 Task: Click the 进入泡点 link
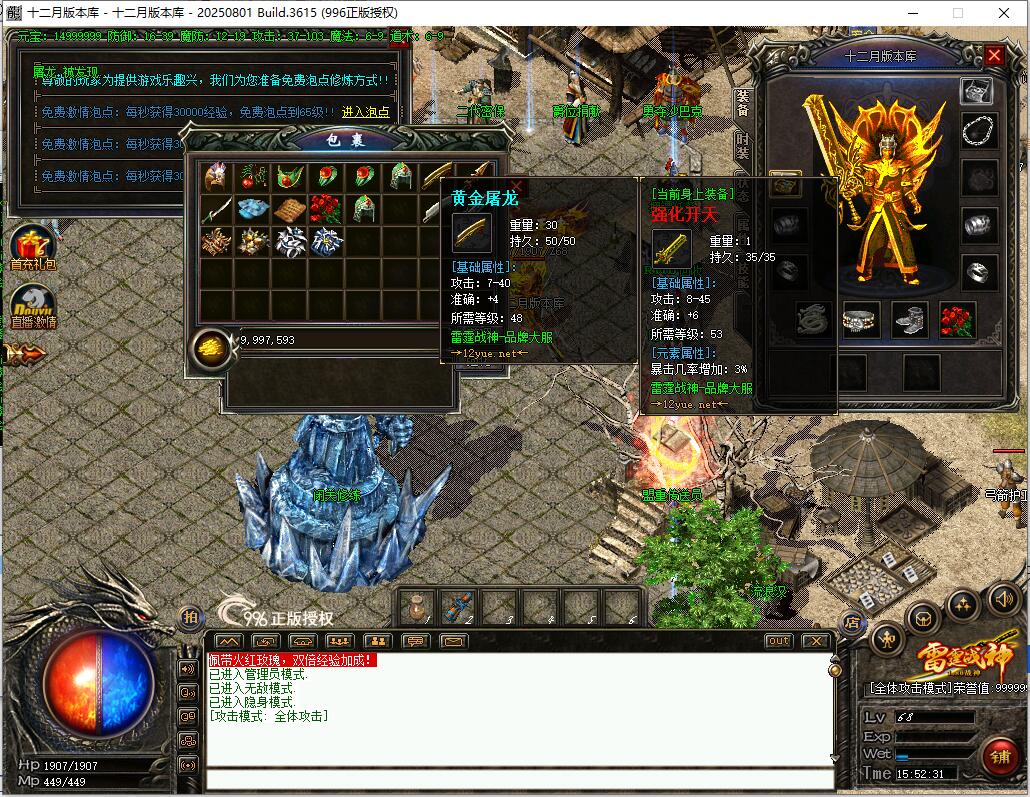click(366, 112)
